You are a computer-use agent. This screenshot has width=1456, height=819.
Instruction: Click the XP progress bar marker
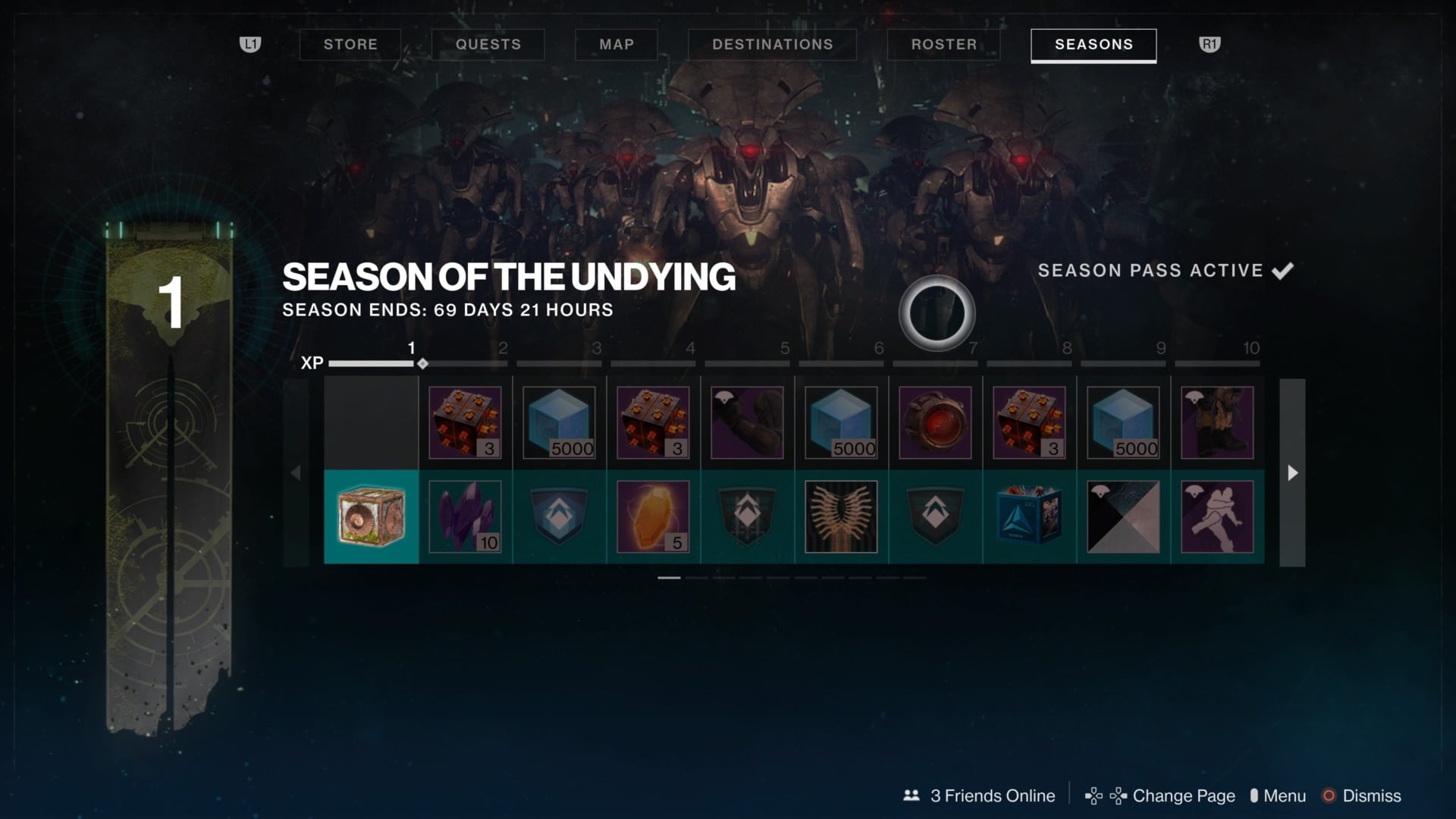422,363
